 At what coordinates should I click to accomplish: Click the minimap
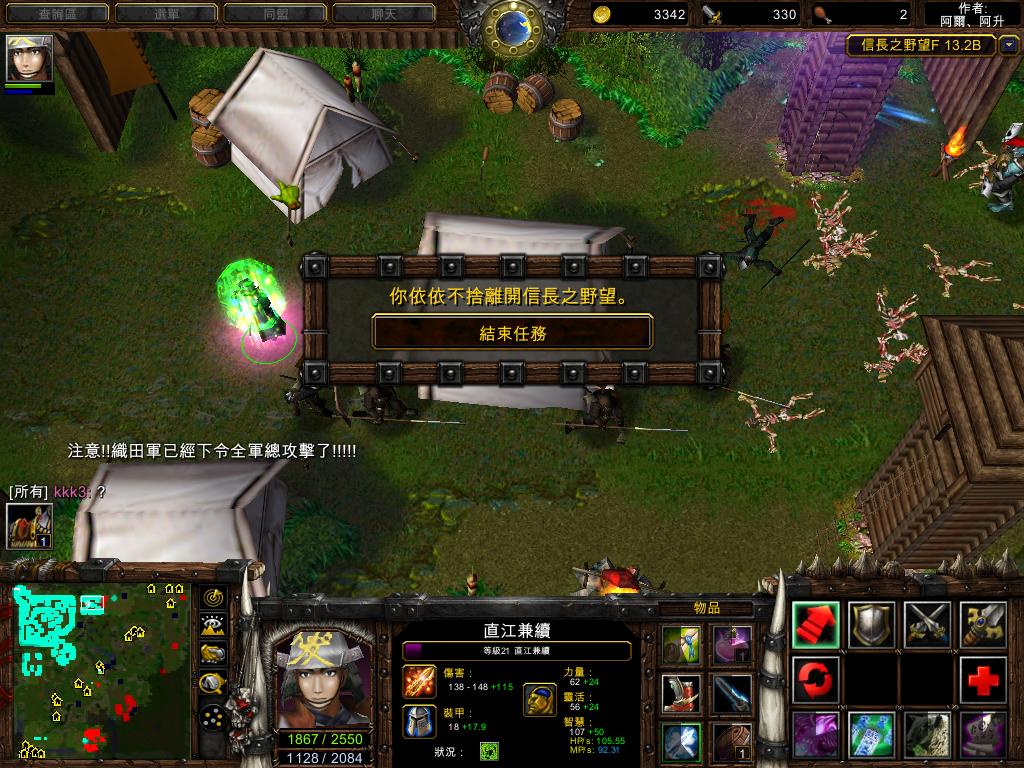[x=102, y=668]
